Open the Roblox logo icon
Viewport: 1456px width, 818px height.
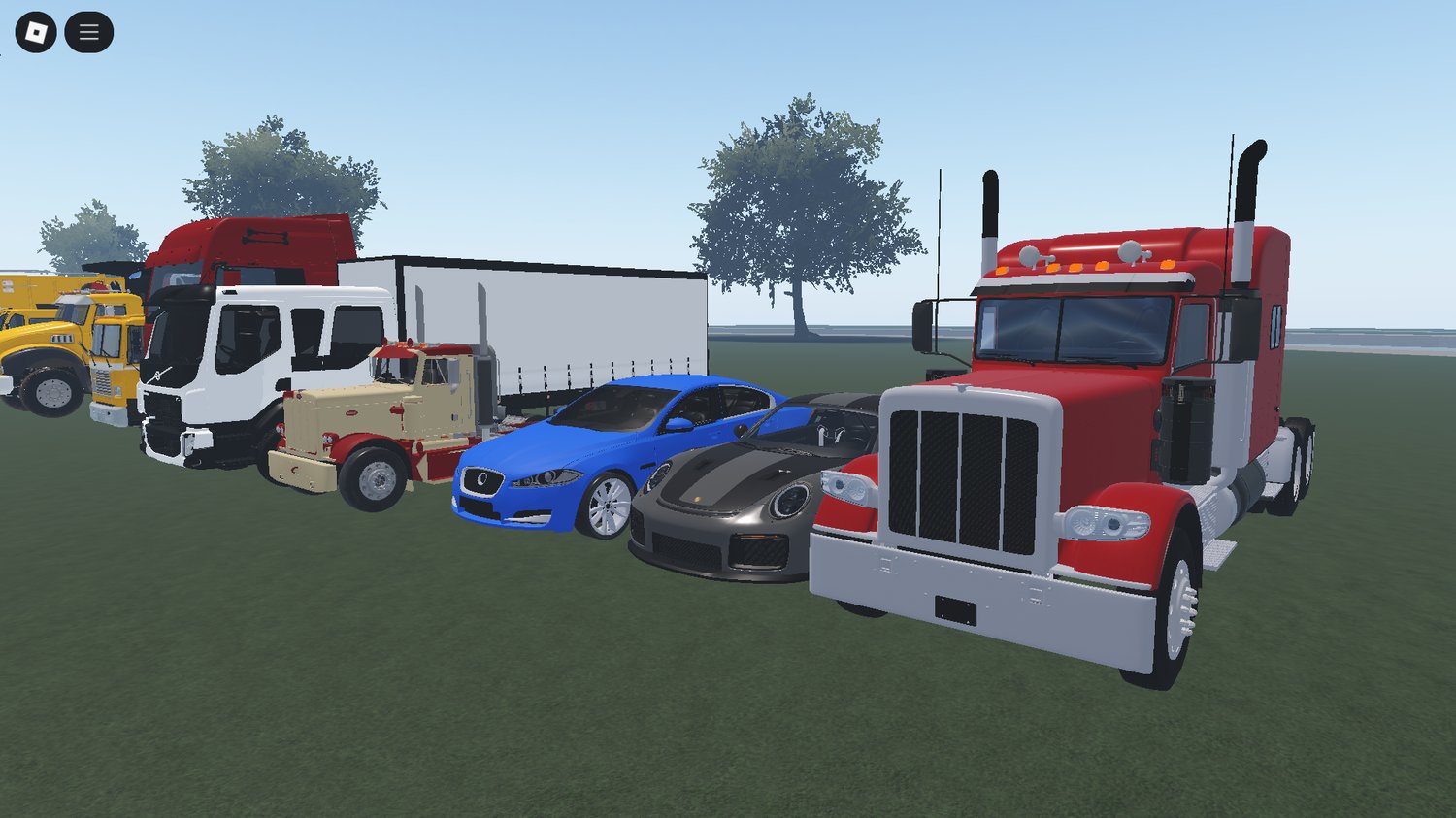coord(37,30)
